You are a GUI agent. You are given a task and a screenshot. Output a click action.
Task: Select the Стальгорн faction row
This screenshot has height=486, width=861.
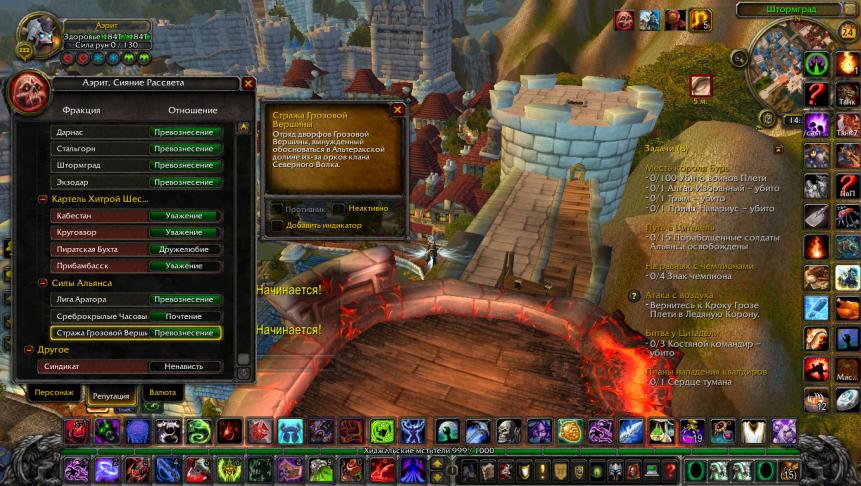(x=135, y=149)
